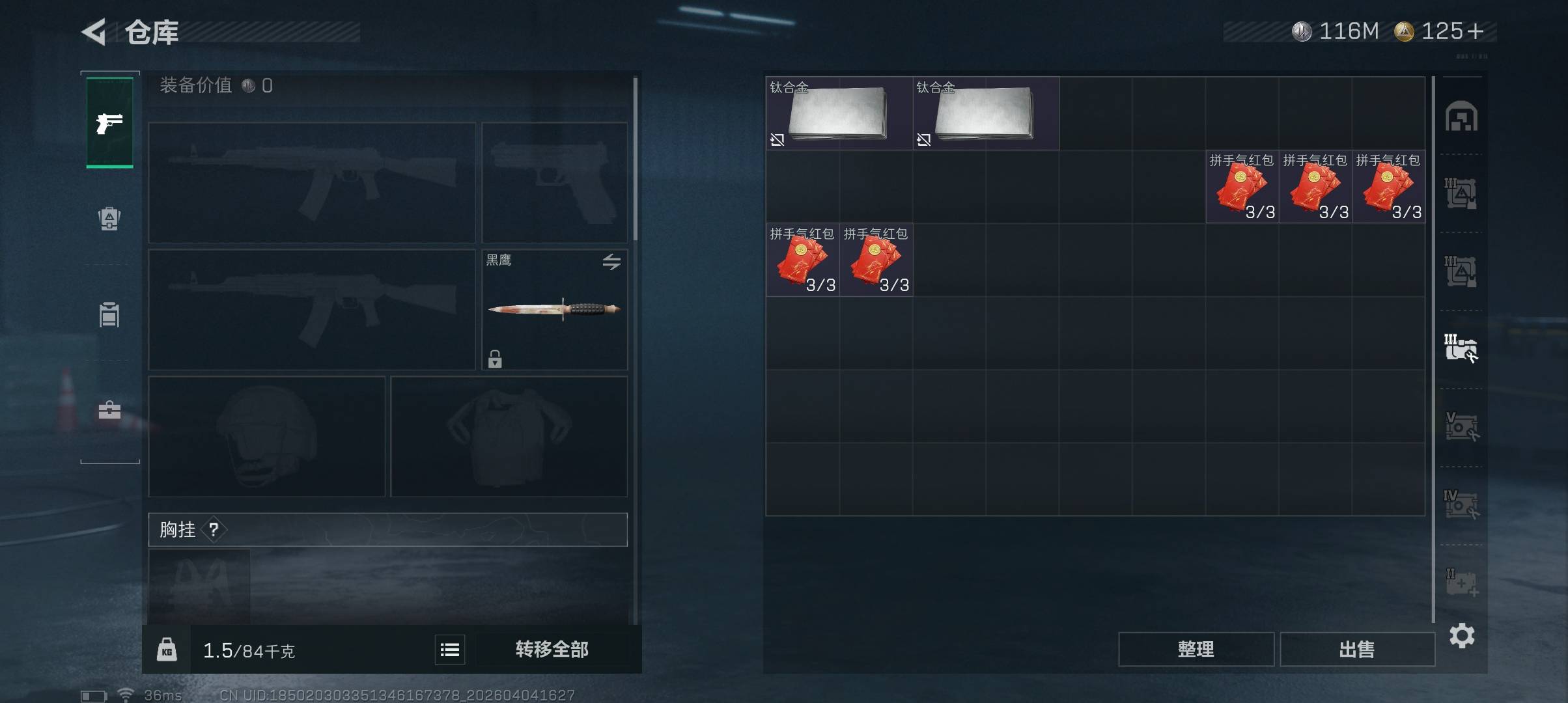Open the V-tier stash container
This screenshot has width=1568, height=703.
click(x=1461, y=427)
